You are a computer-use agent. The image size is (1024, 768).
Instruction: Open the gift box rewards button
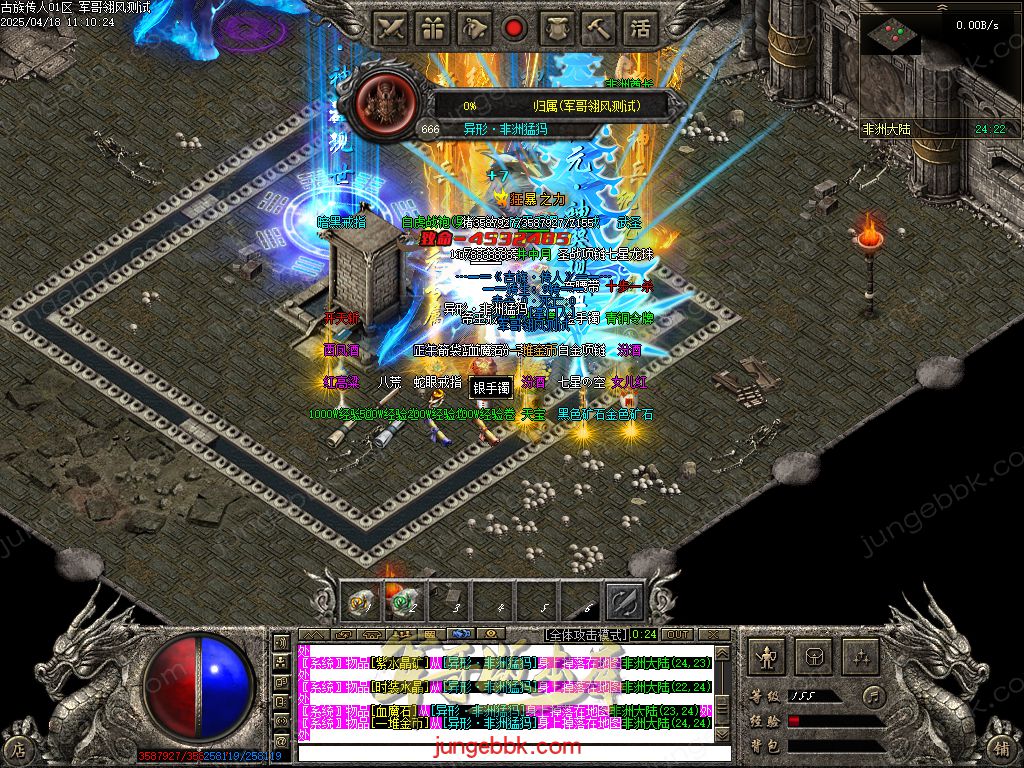431,29
